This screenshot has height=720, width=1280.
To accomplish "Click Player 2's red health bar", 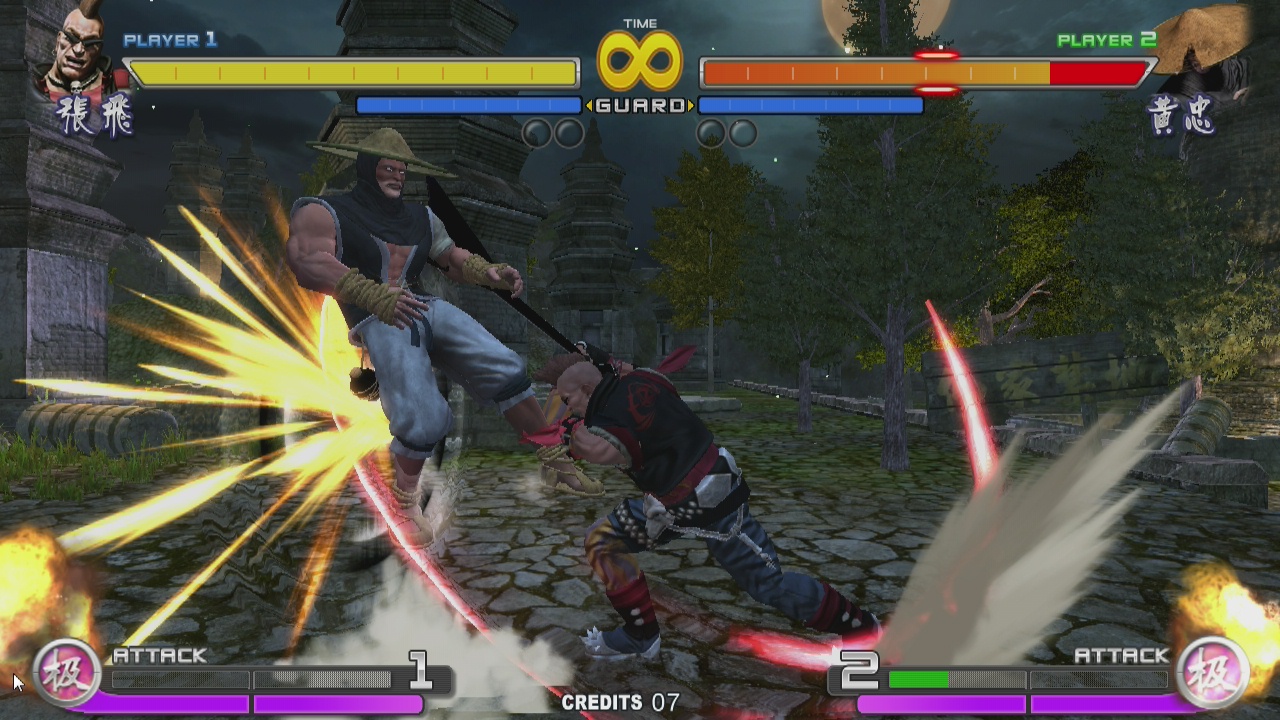I will pos(1097,71).
